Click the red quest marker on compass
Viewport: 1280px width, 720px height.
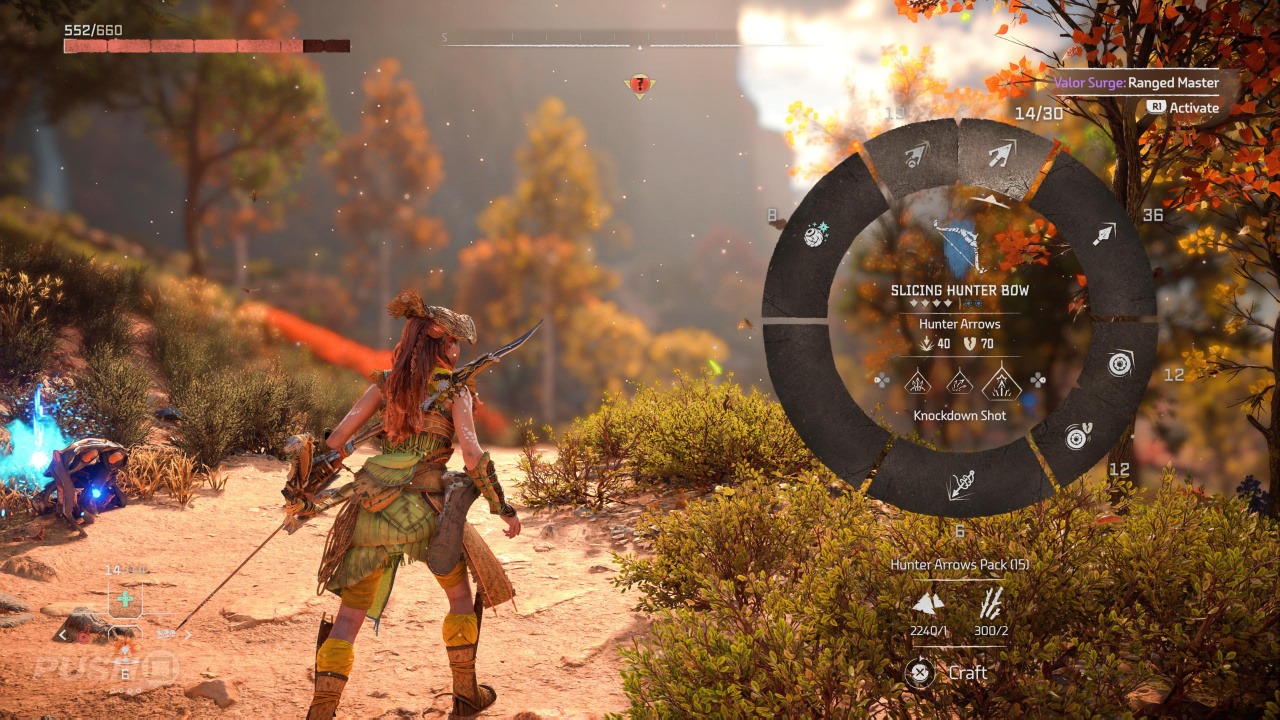pos(639,85)
